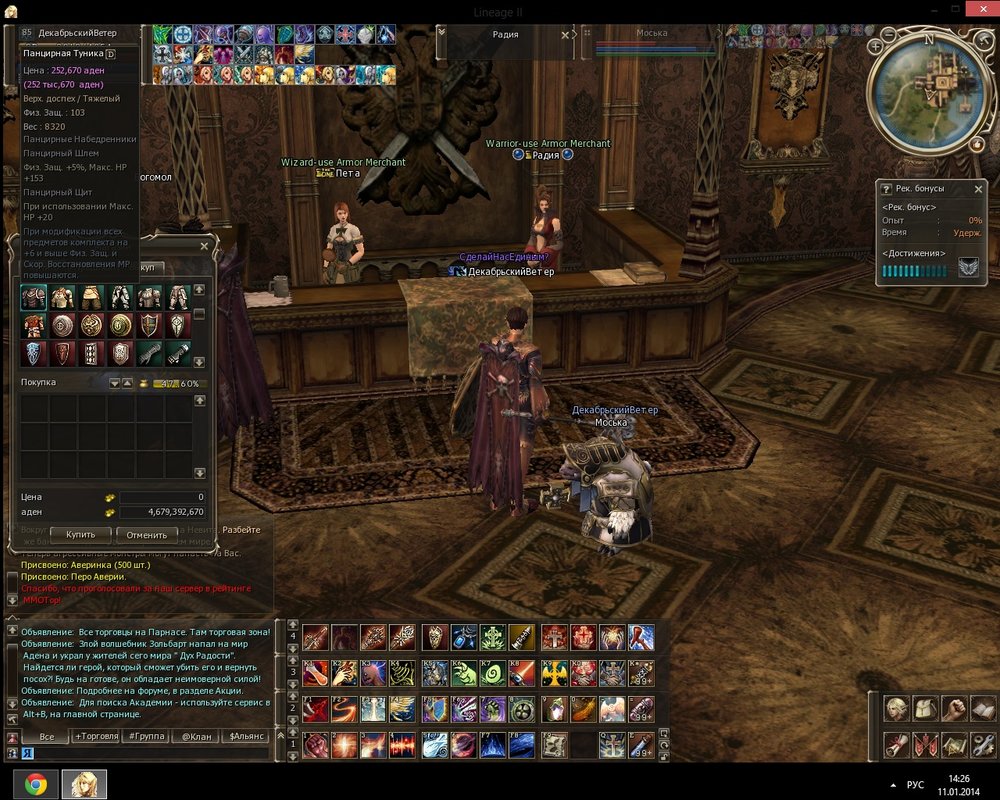Open the #Группа chat tab
1000x800 pixels.
tap(146, 736)
